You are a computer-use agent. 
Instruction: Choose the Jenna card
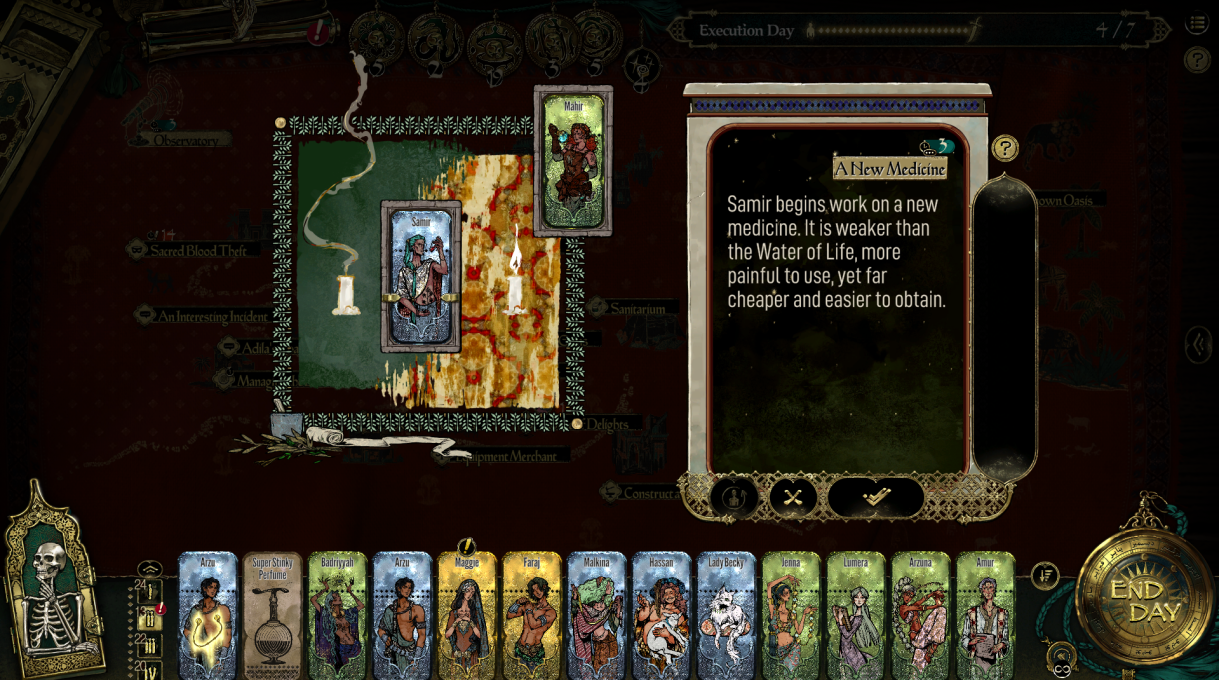point(791,615)
